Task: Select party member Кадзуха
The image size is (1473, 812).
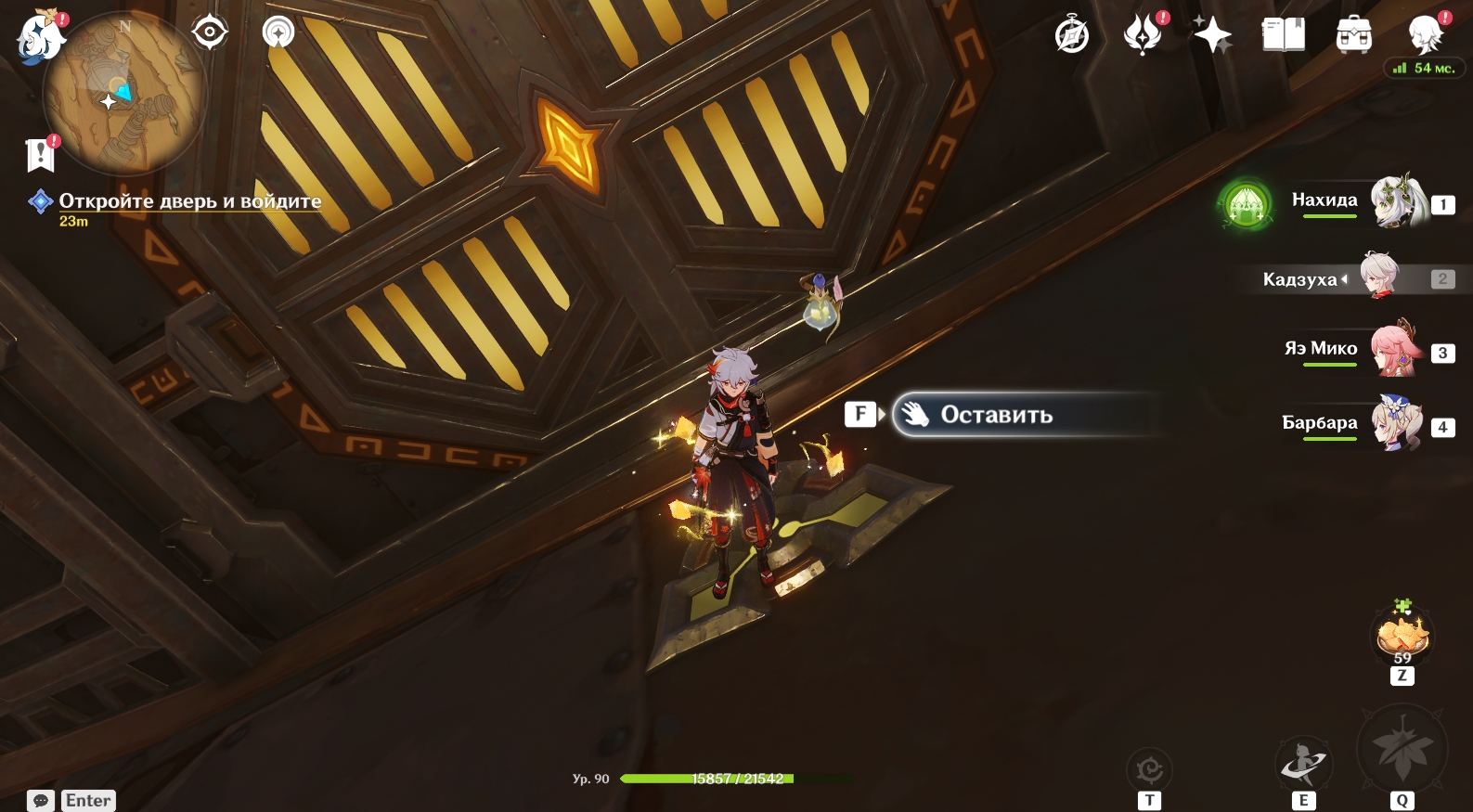Action: [x=1379, y=276]
